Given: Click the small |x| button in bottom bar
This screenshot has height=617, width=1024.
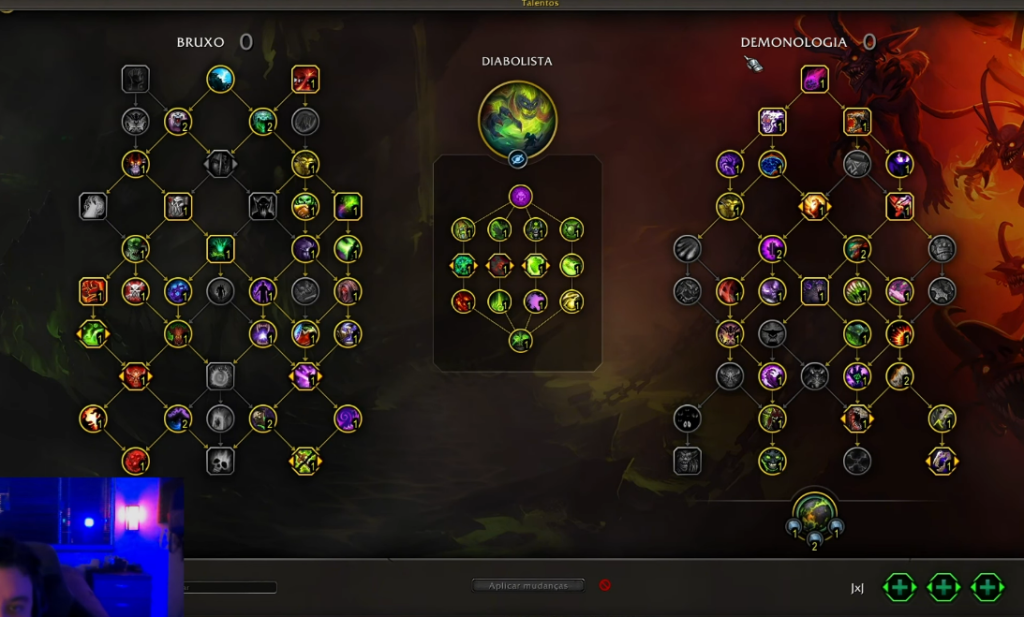Looking at the screenshot, I should click(857, 588).
